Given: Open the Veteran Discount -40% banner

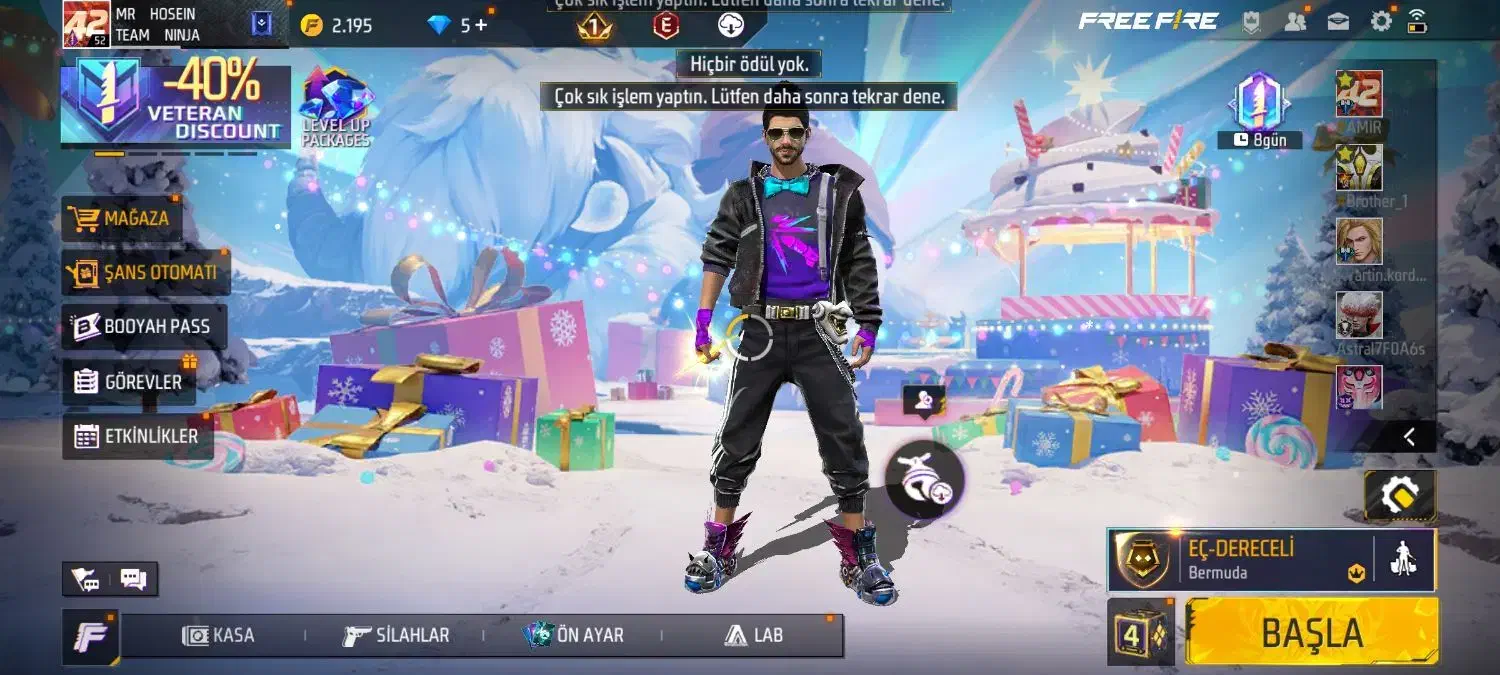Looking at the screenshot, I should click(175, 105).
